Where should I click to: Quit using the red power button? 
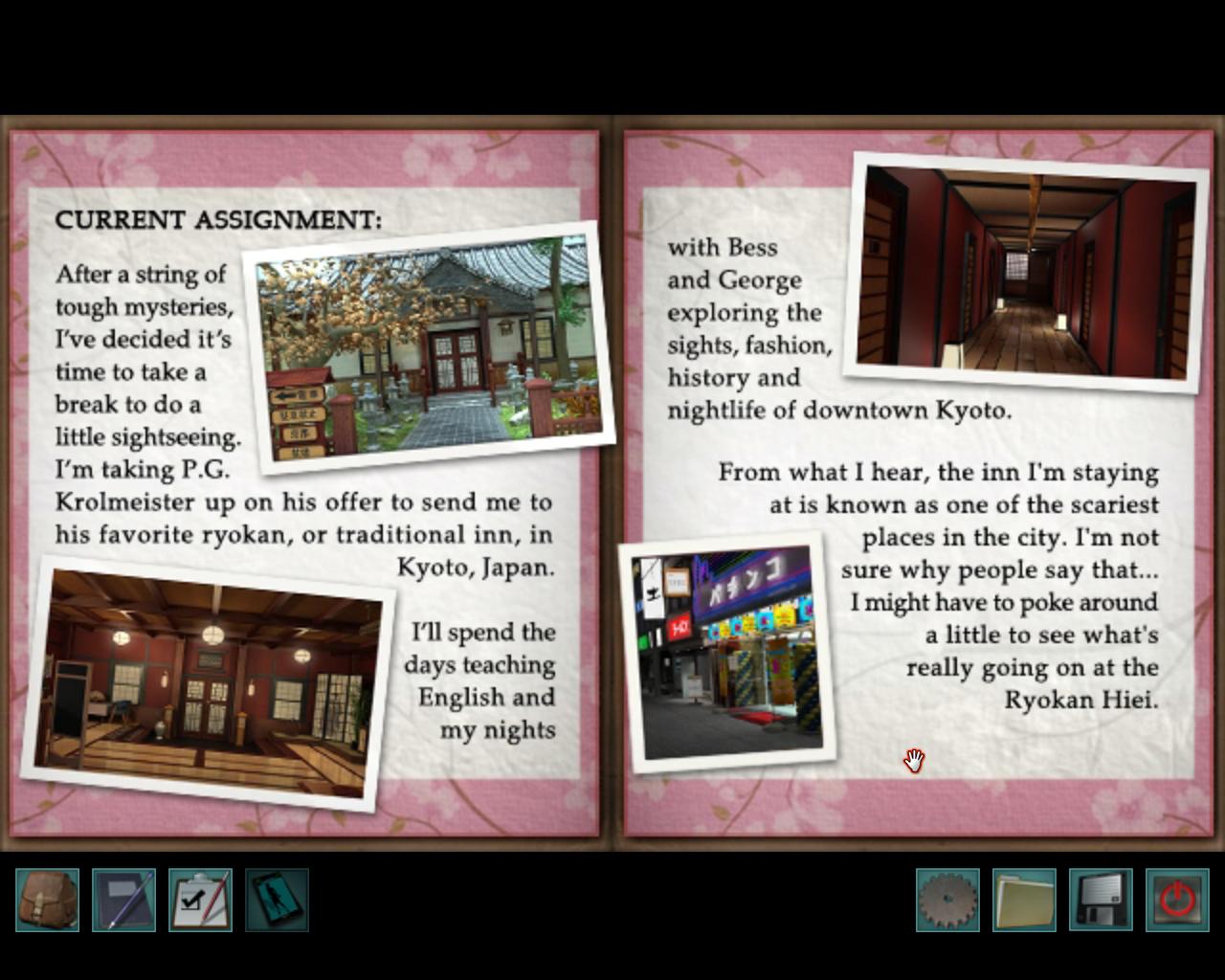[1177, 900]
